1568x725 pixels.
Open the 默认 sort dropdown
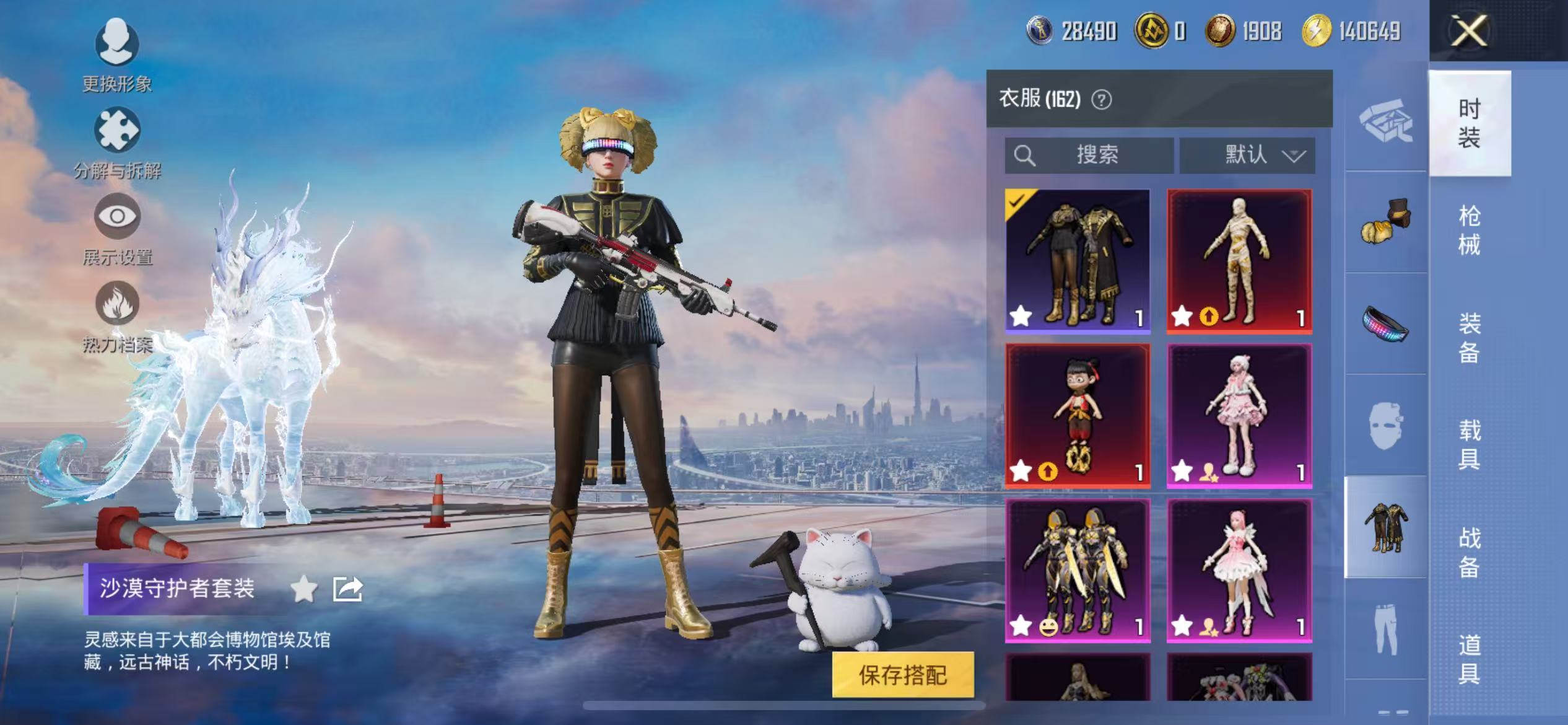pos(1247,155)
